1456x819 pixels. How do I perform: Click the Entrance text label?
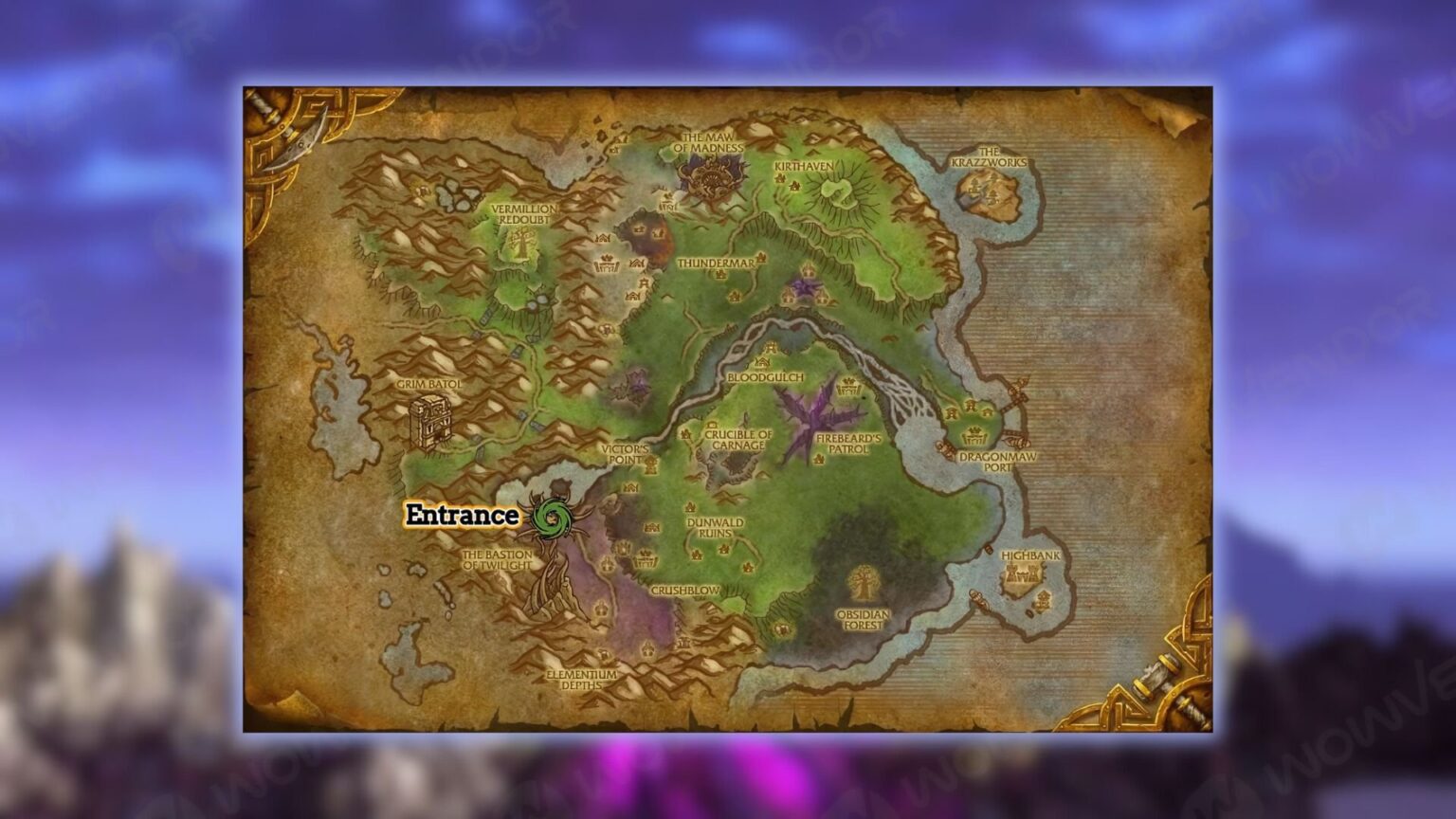point(461,518)
